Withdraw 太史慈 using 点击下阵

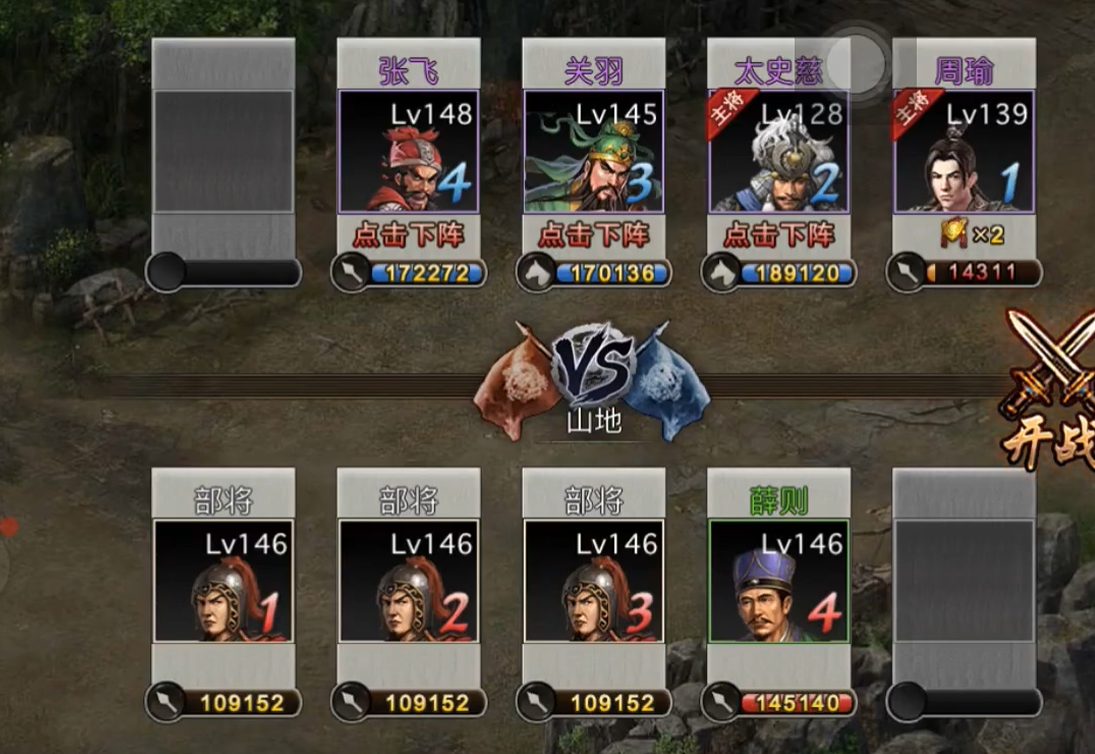pos(778,236)
